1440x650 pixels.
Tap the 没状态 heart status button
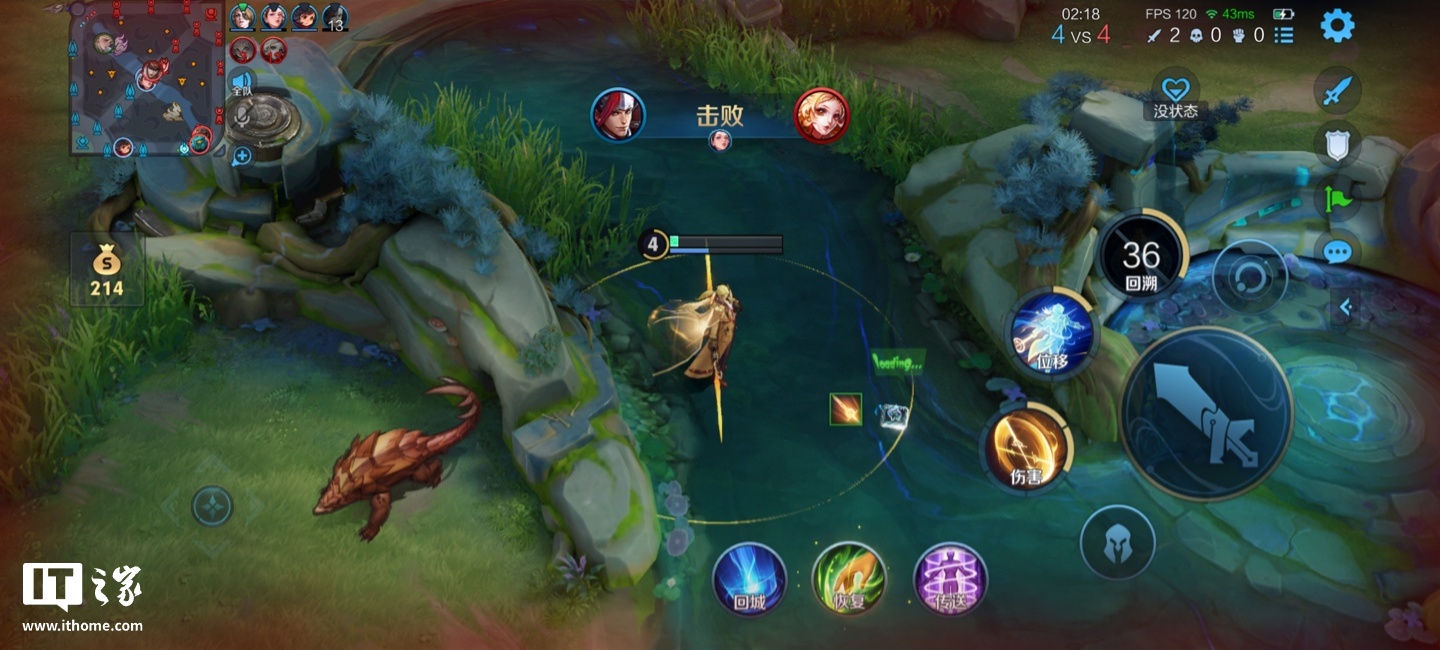click(1175, 93)
